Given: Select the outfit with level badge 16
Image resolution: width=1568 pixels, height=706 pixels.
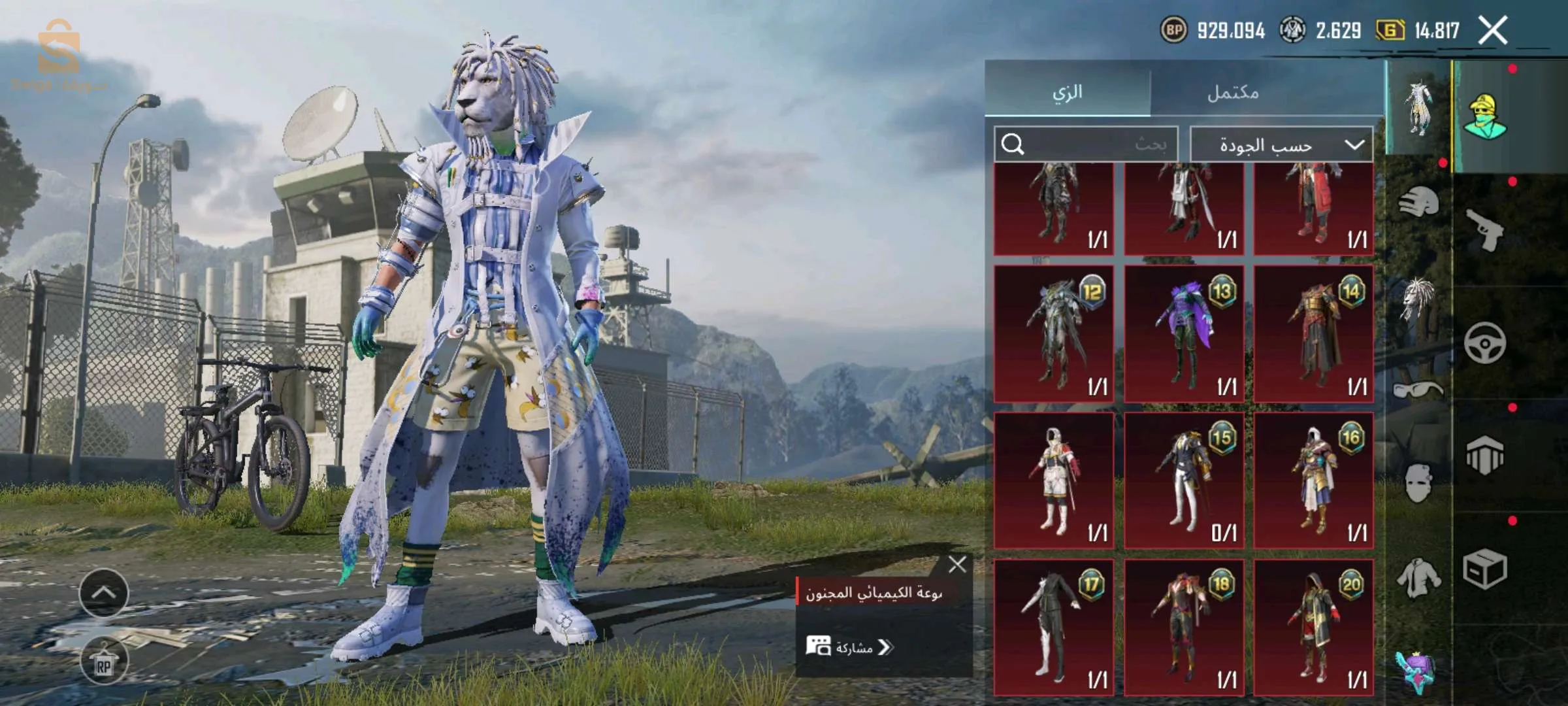Looking at the screenshot, I should 1313,480.
